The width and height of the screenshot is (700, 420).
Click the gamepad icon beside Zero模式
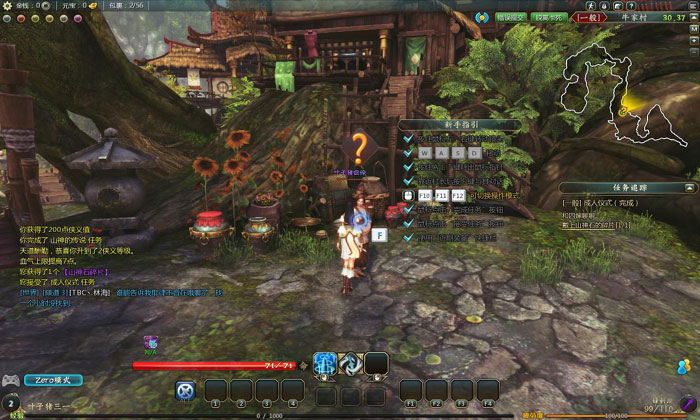(11, 381)
